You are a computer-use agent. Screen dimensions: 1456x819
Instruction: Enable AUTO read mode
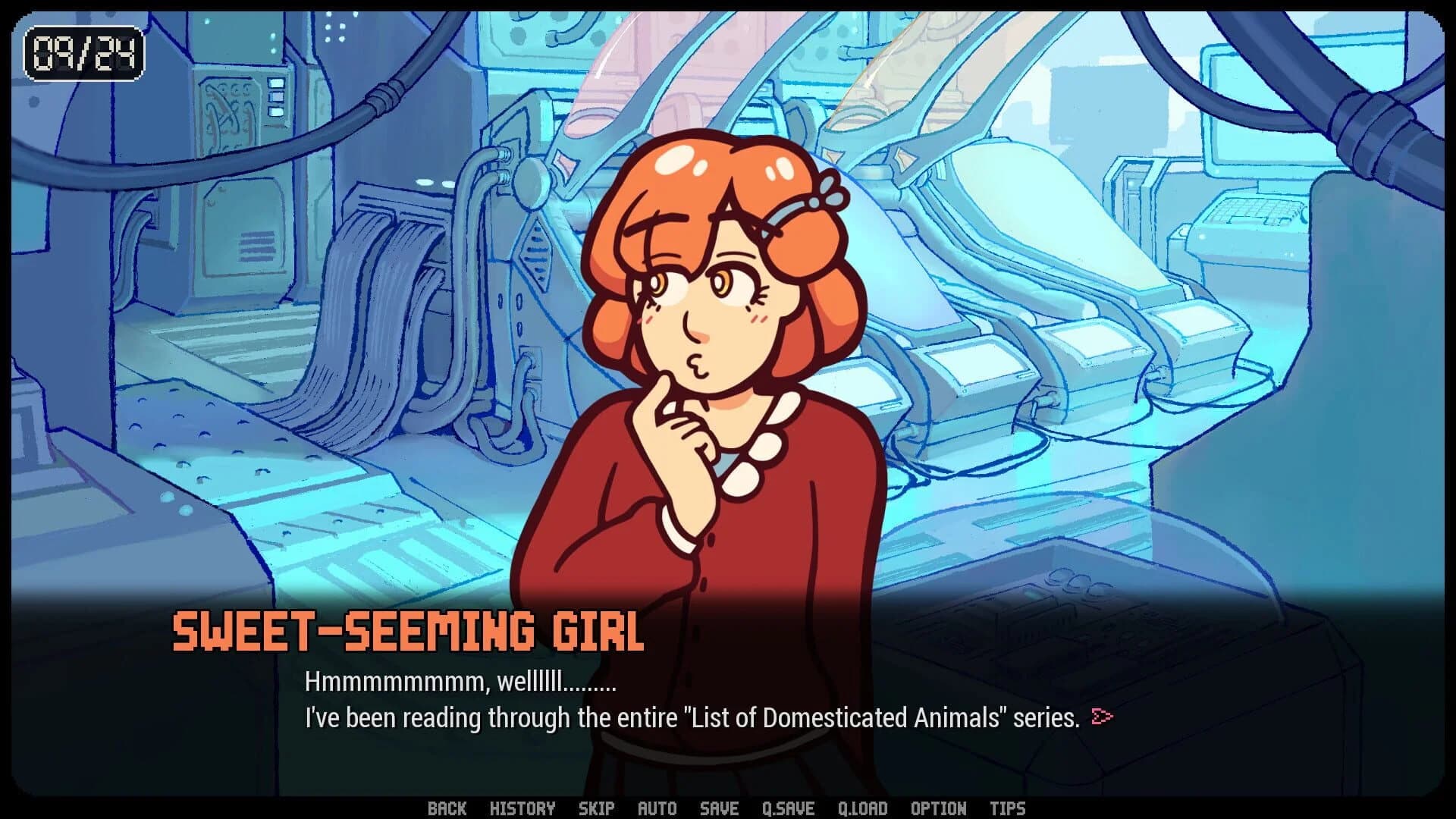click(x=658, y=808)
